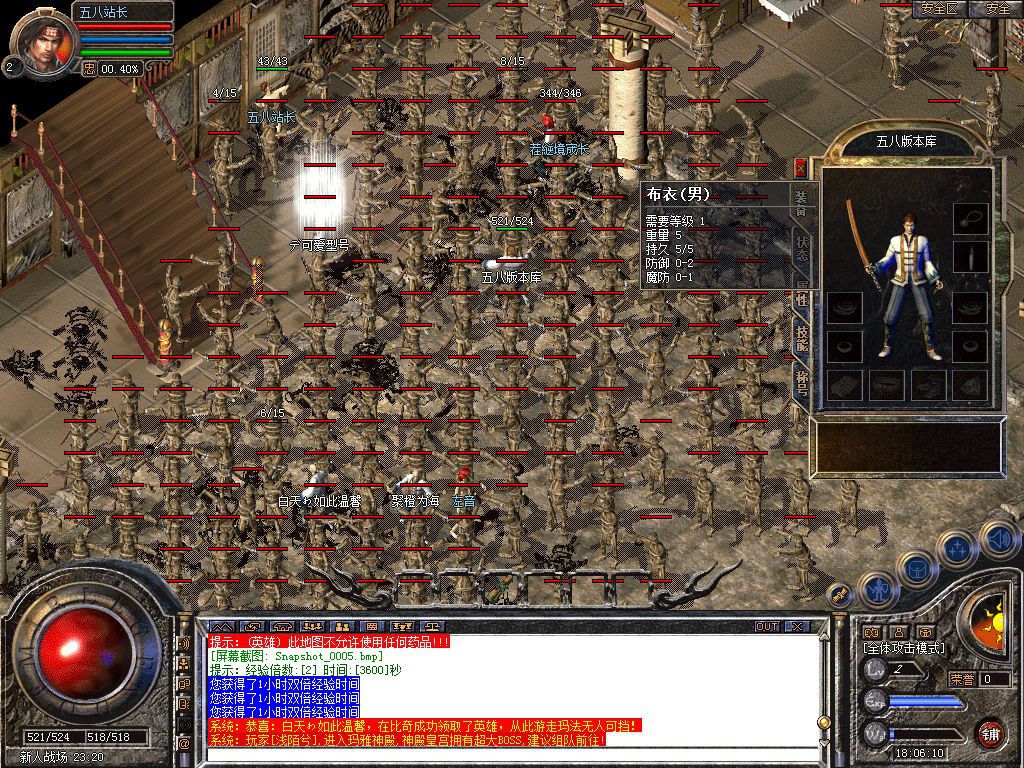Change the 全体攻击模式 attack mode
Image resolution: width=1024 pixels, height=768 pixels.
coord(903,648)
